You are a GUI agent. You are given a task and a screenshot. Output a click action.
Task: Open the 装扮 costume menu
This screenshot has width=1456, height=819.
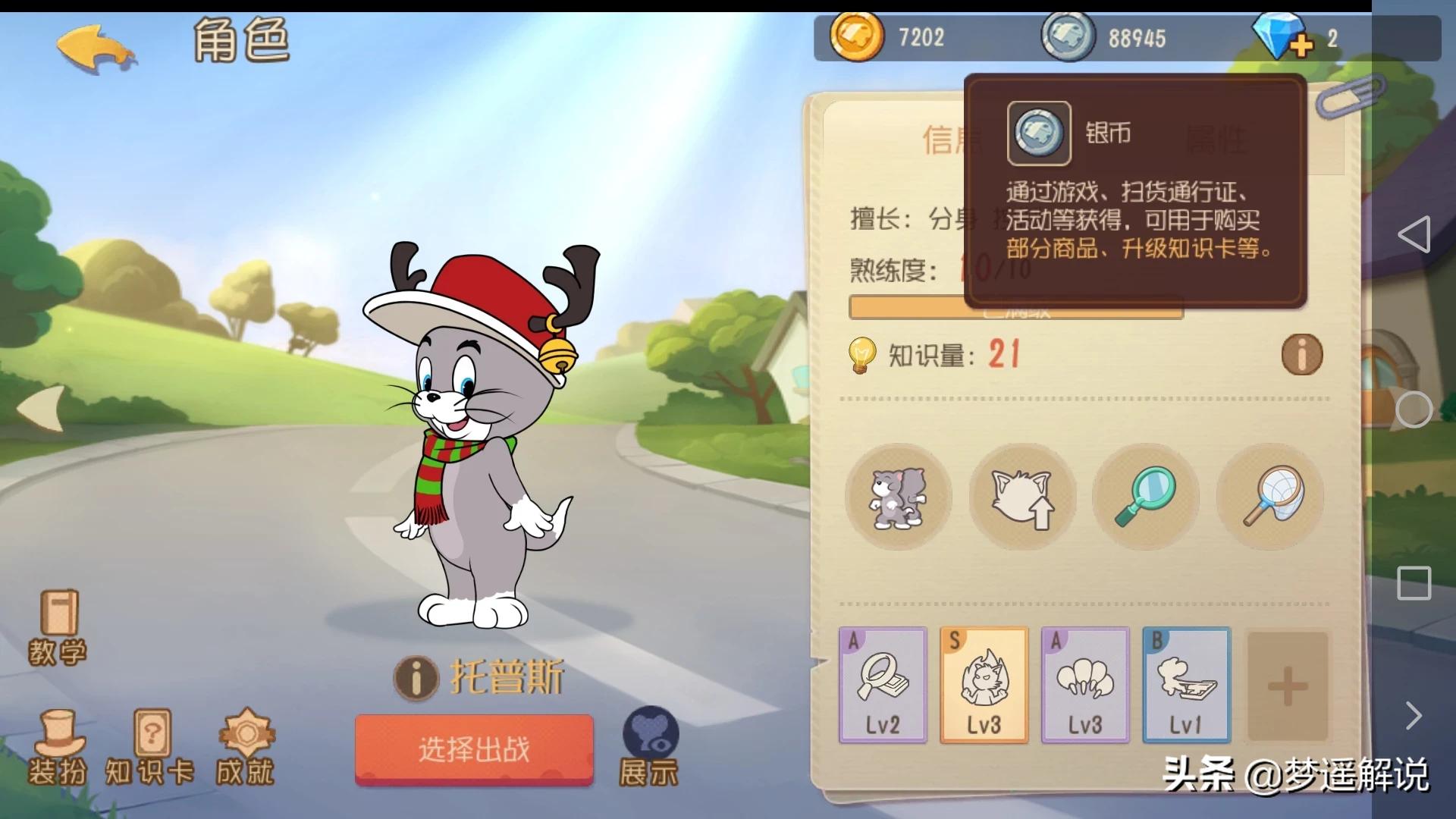click(58, 747)
